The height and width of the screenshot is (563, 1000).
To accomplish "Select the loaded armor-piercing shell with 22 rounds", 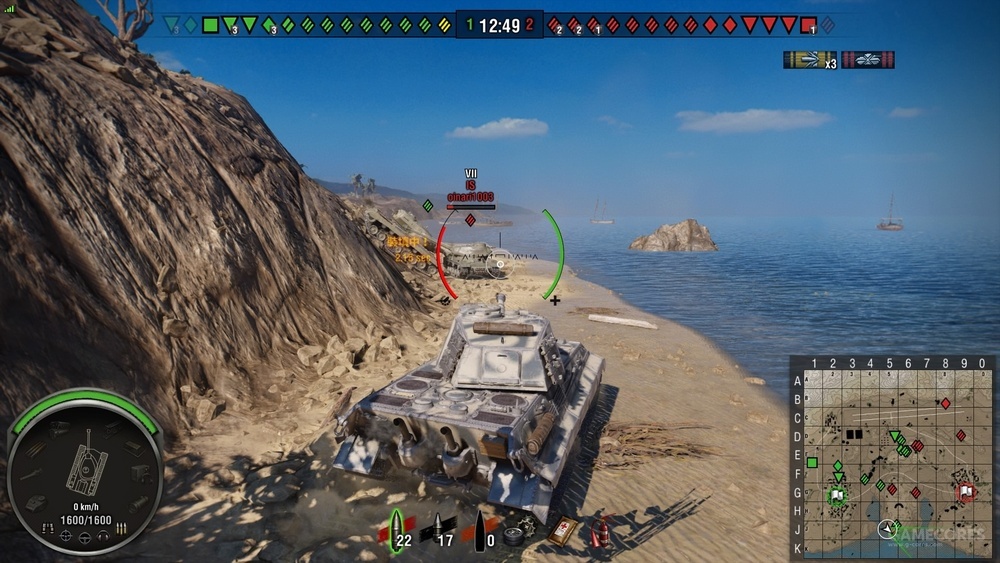I will pyautogui.click(x=398, y=528).
